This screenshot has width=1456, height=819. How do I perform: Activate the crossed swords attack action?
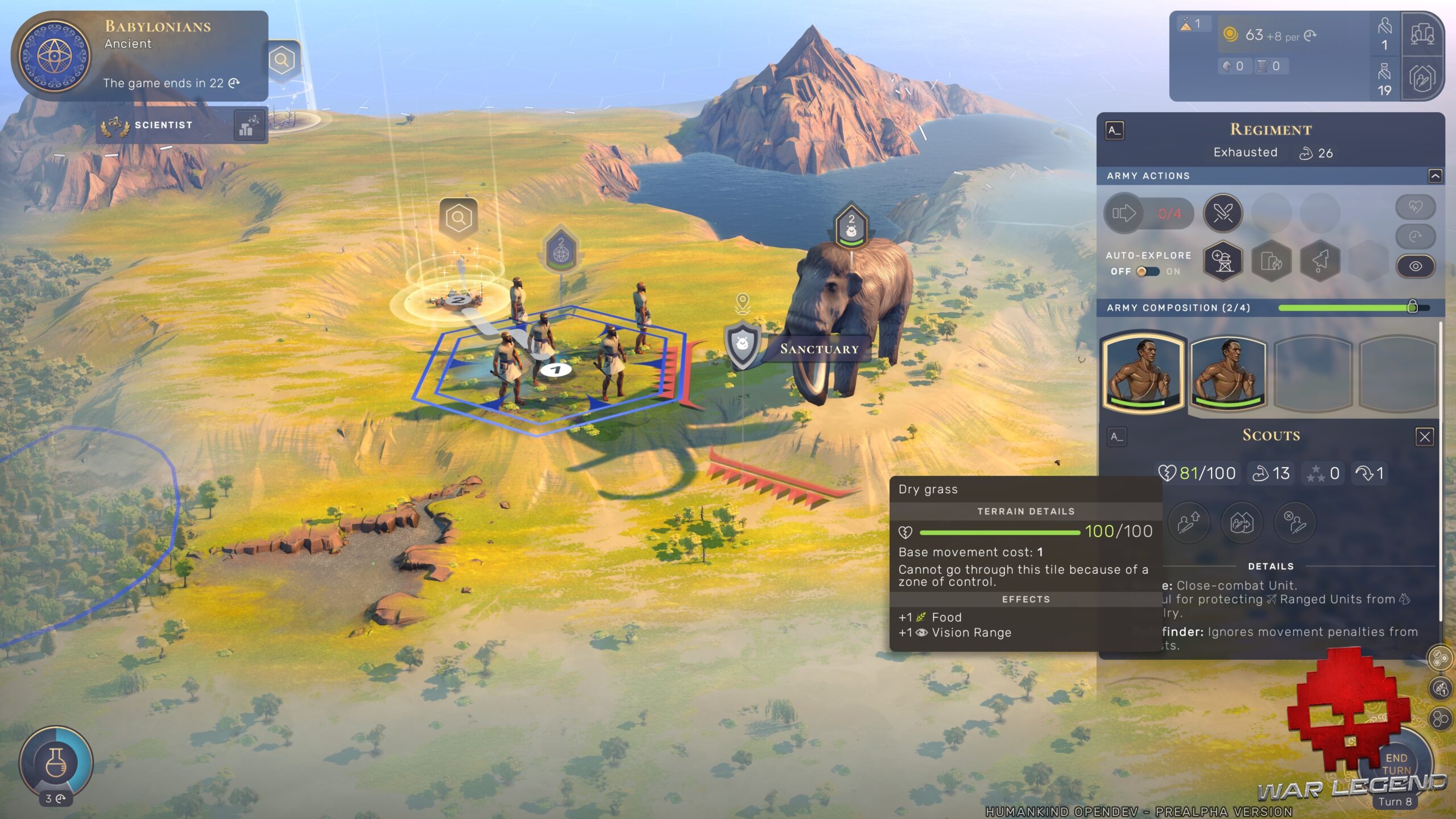click(x=1223, y=213)
